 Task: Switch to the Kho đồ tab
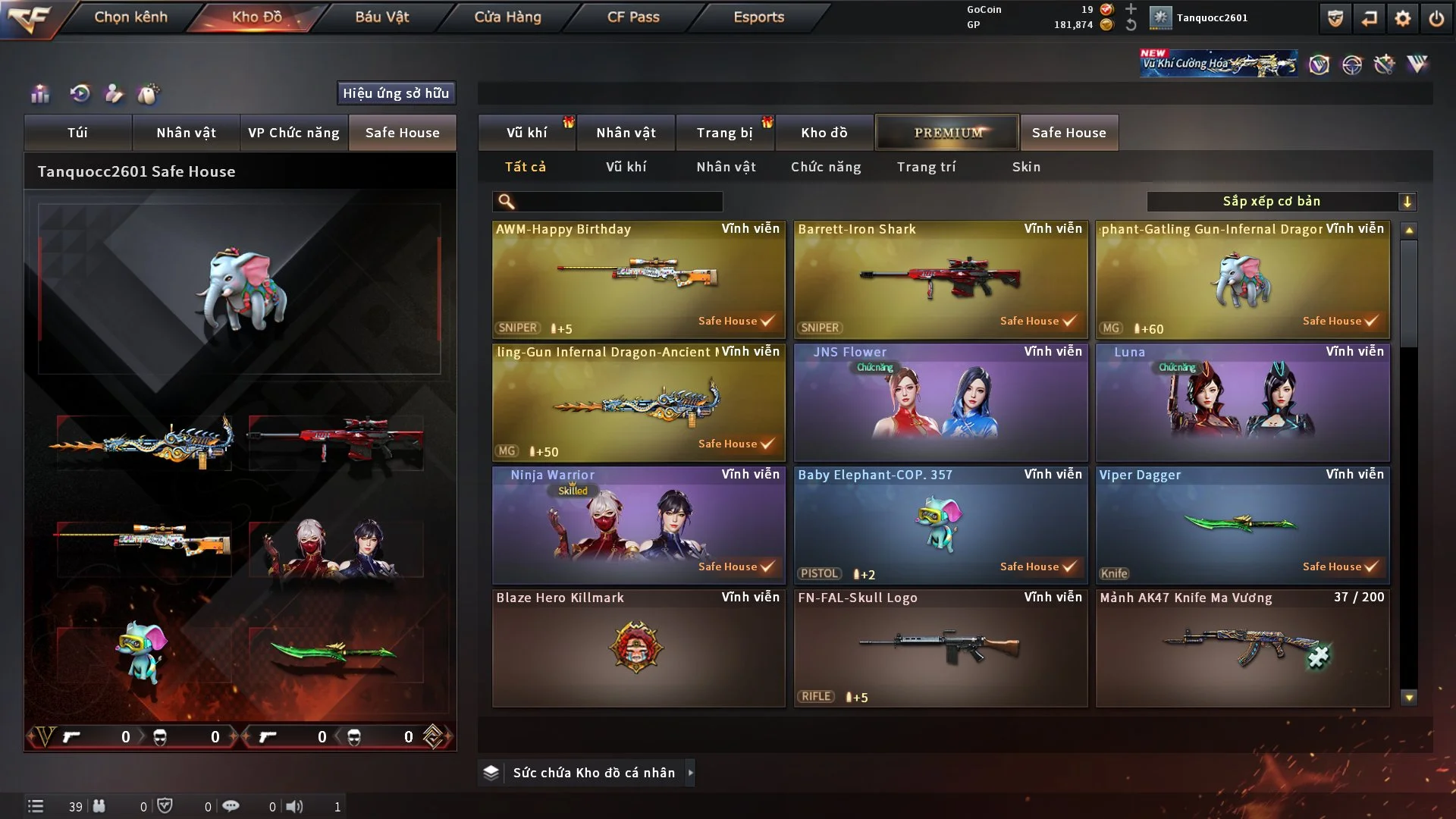click(824, 133)
